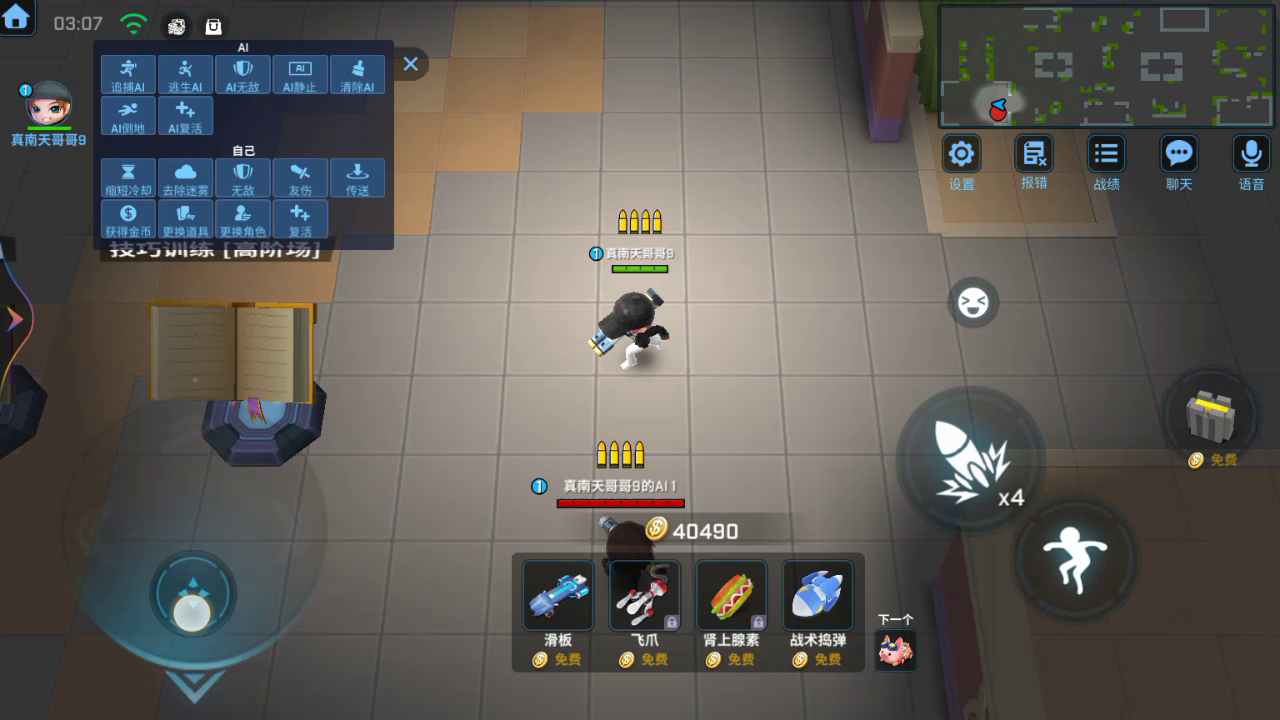Open 更换角色 (change character) option
Screen dimensions: 1280x720
click(x=242, y=218)
